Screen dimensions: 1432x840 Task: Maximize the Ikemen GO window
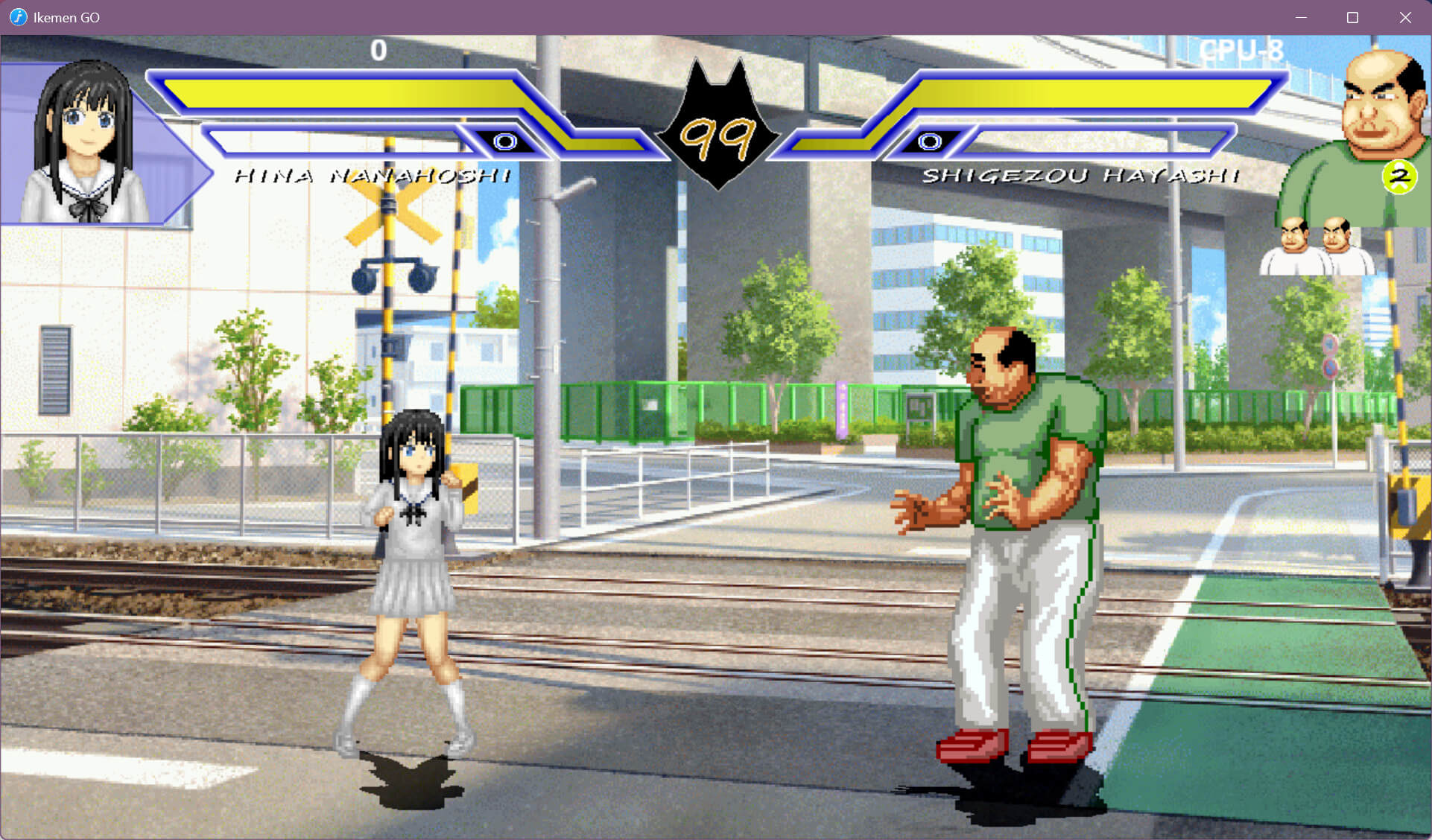[x=1352, y=17]
